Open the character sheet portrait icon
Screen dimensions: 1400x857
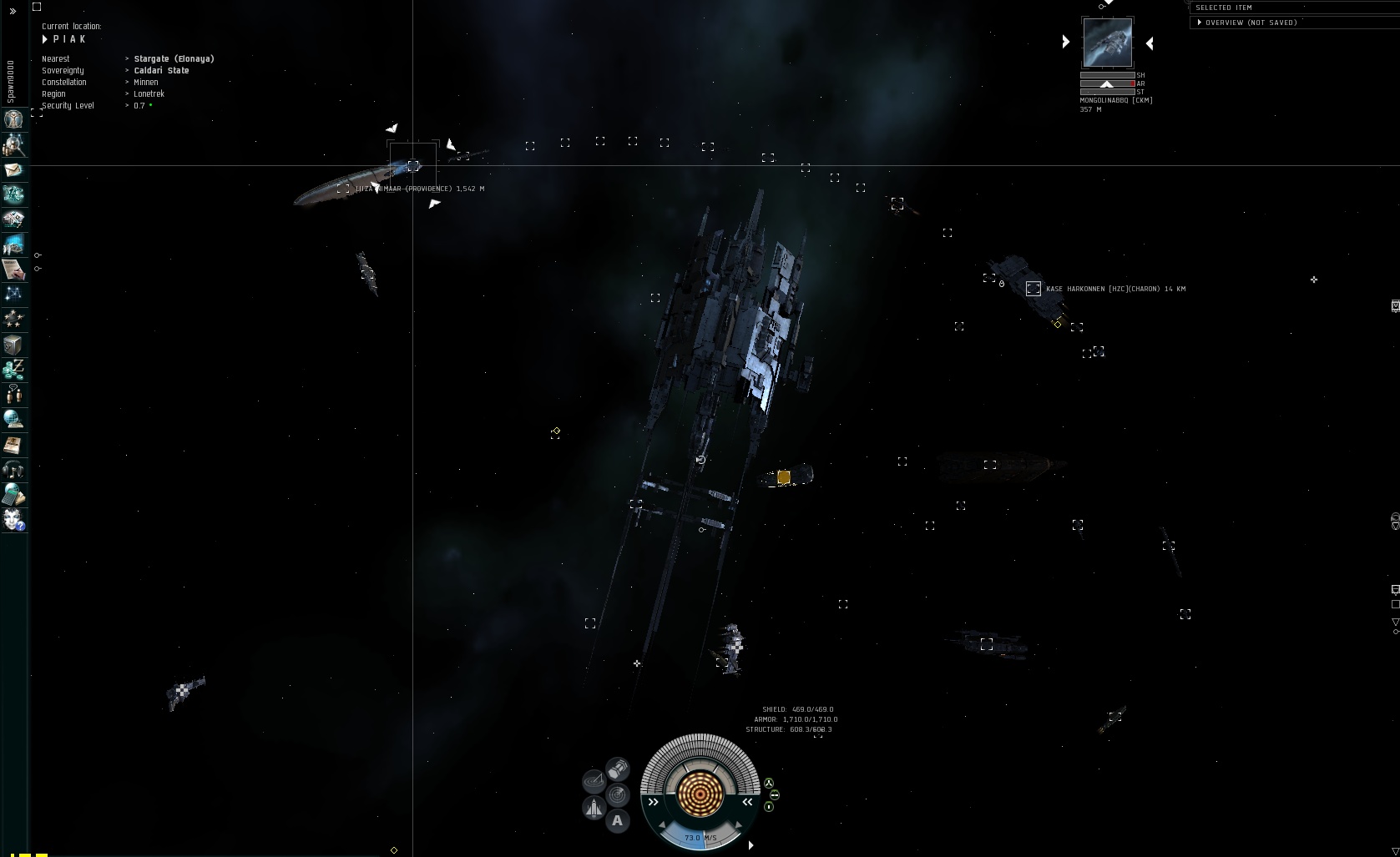tap(13, 119)
